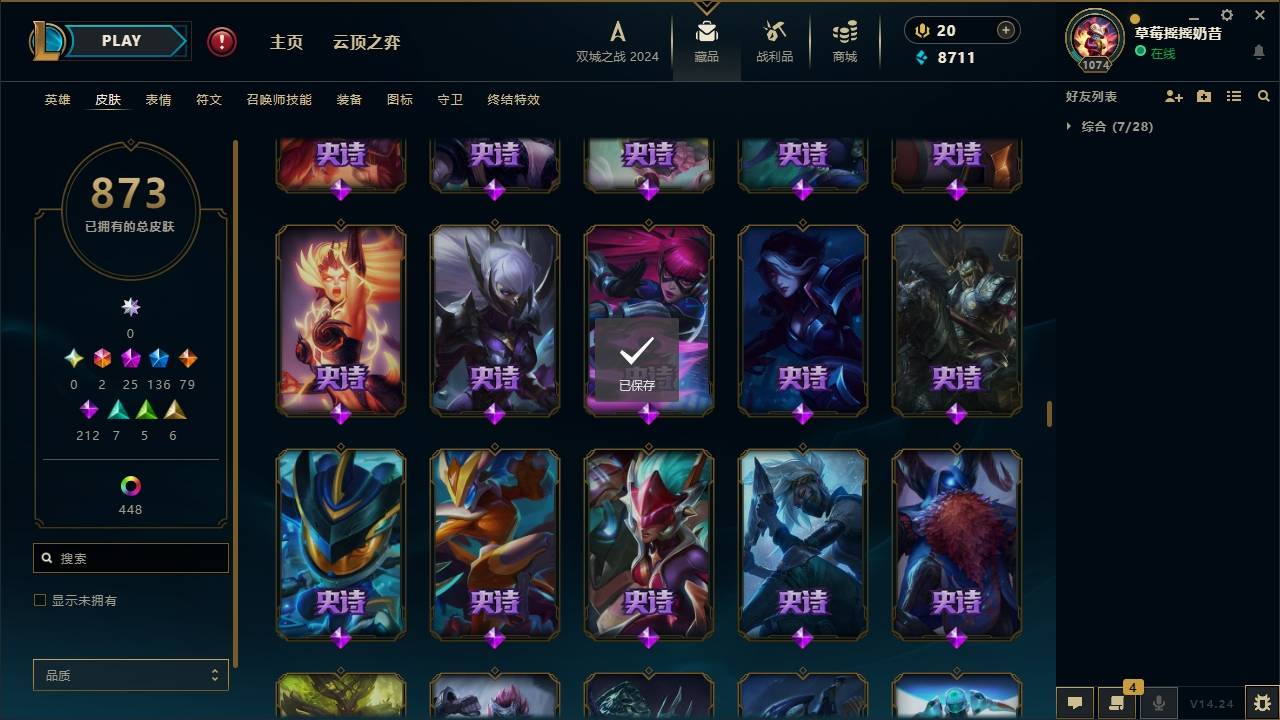Type in the 搜索 skin search field

coord(130,558)
